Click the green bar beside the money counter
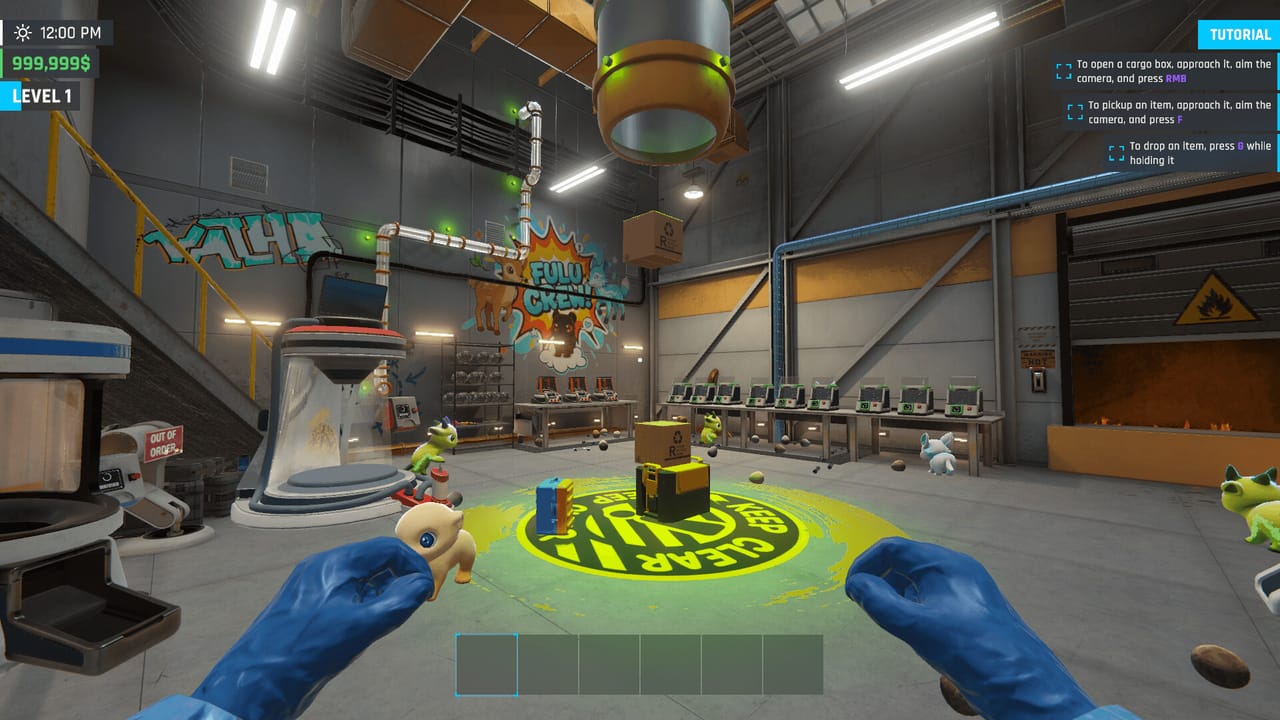This screenshot has width=1280, height=720. [x=2, y=63]
